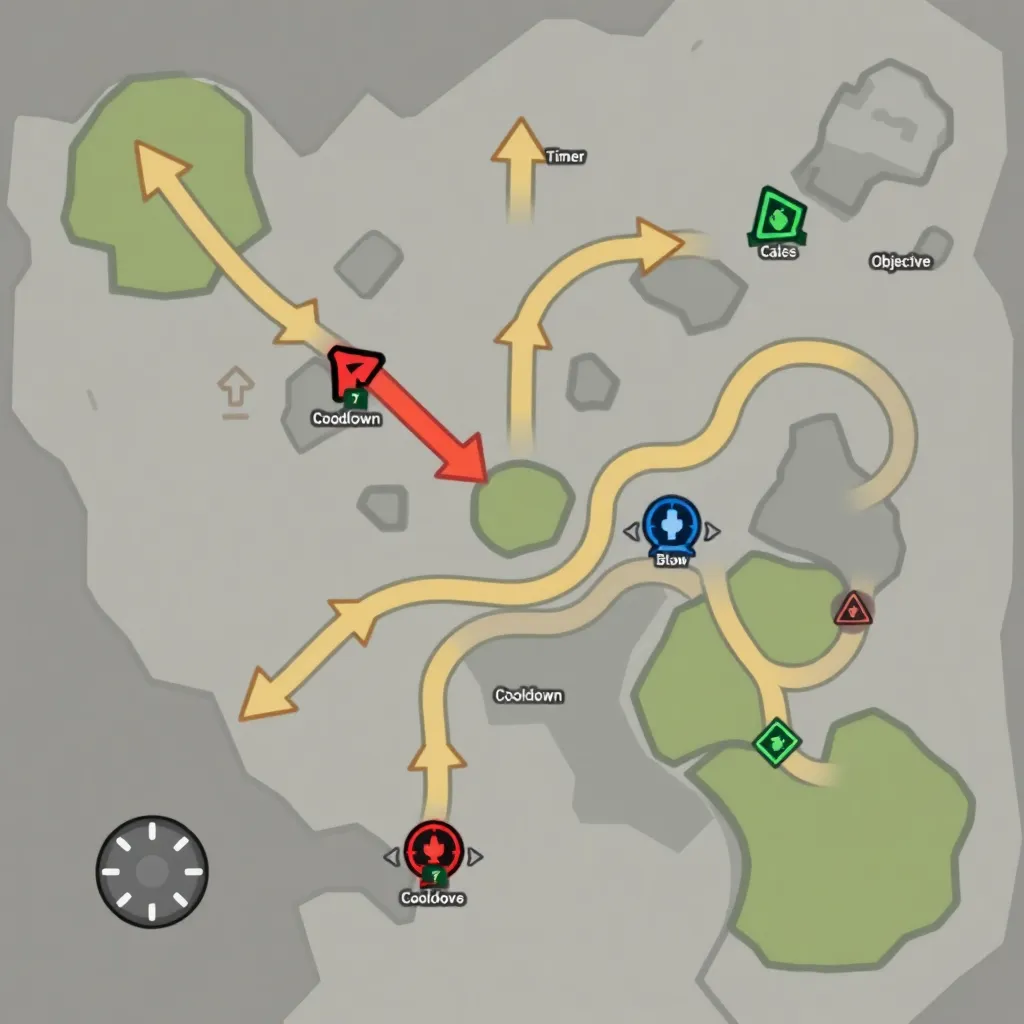
Task: Open the round dial control
Action: tap(152, 870)
